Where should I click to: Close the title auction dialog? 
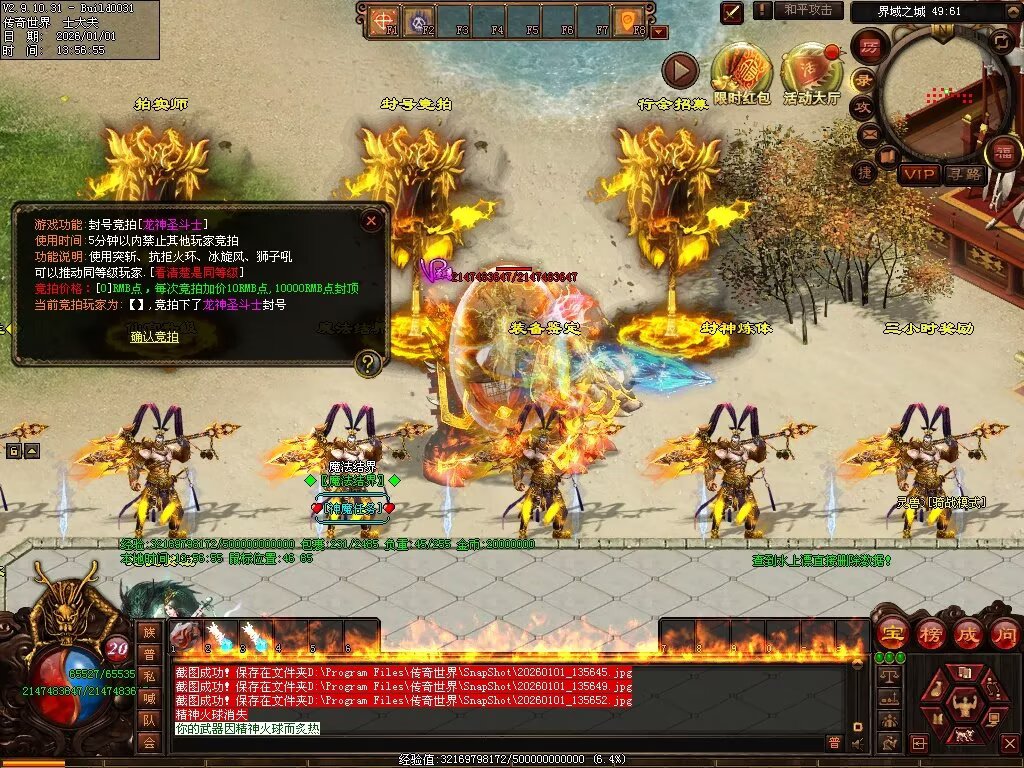(371, 220)
